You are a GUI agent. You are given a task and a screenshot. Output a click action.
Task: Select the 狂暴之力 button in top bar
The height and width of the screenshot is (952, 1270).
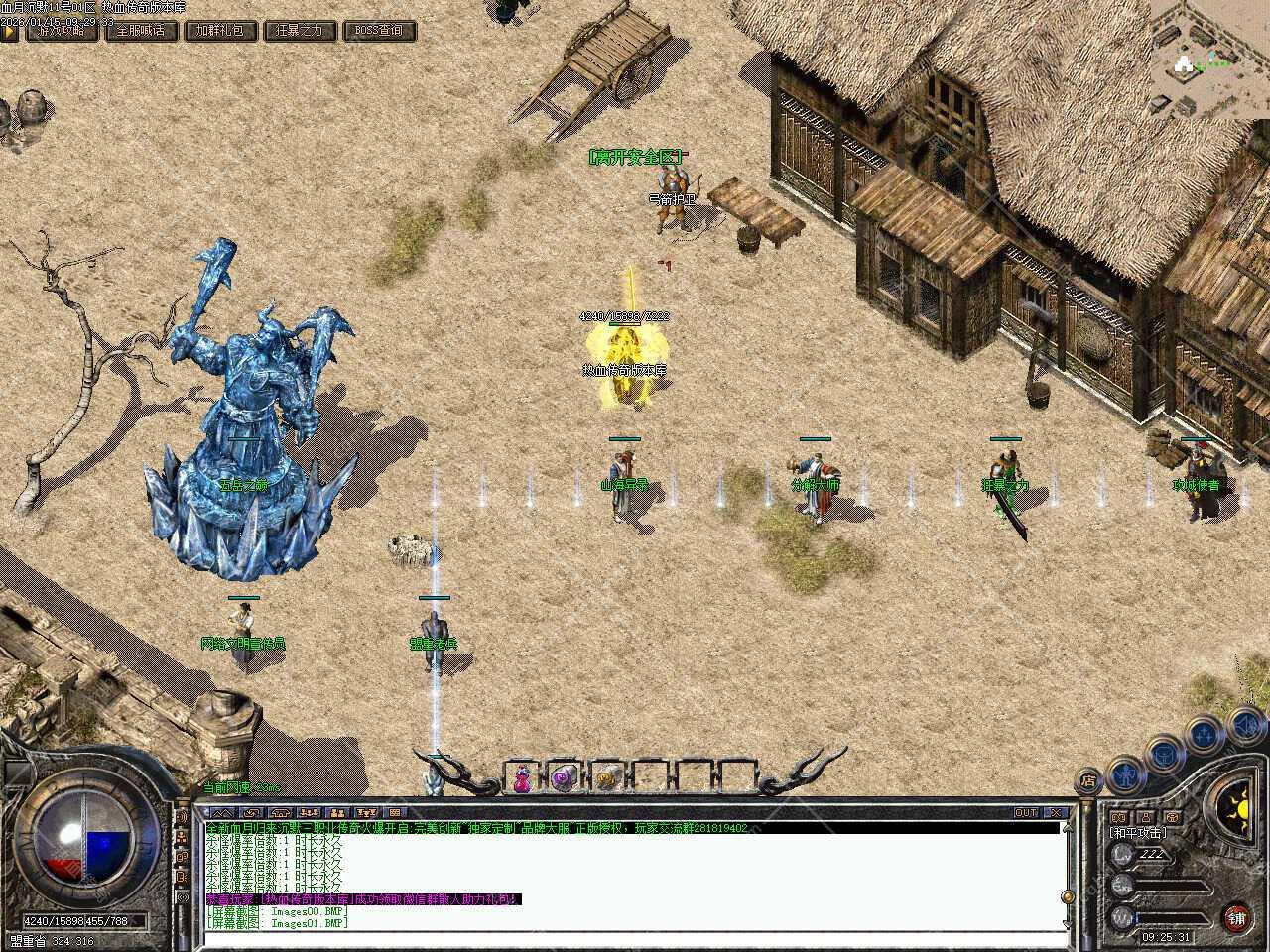click(x=299, y=31)
